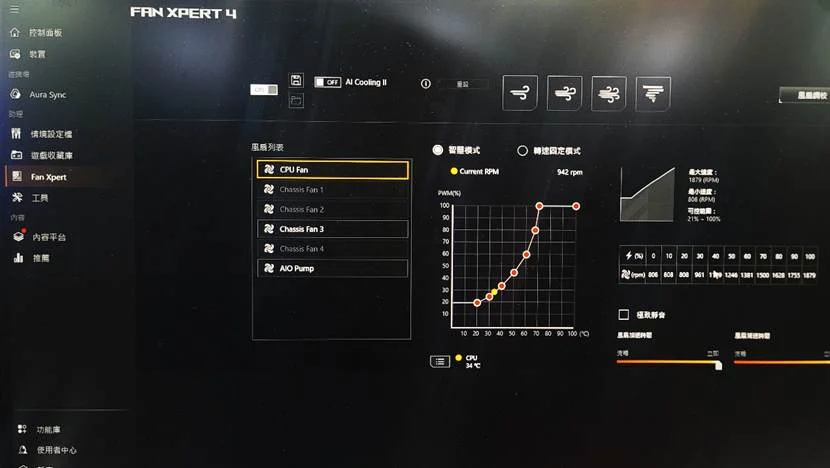Open the 遊戲收藏庫 game library
This screenshot has height=468, width=830.
pyautogui.click(x=50, y=156)
